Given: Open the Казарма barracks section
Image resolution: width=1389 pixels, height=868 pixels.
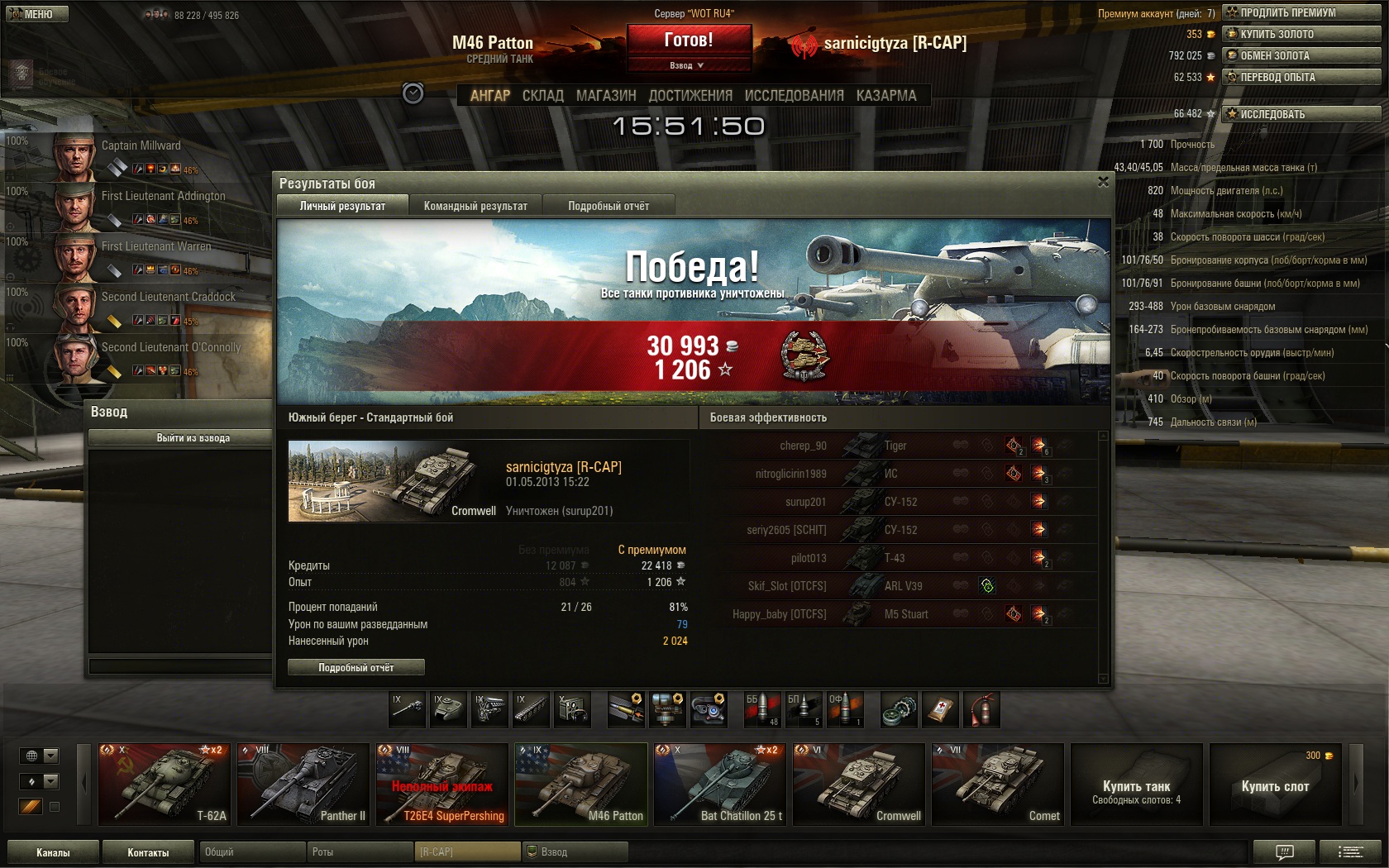Looking at the screenshot, I should [x=886, y=96].
